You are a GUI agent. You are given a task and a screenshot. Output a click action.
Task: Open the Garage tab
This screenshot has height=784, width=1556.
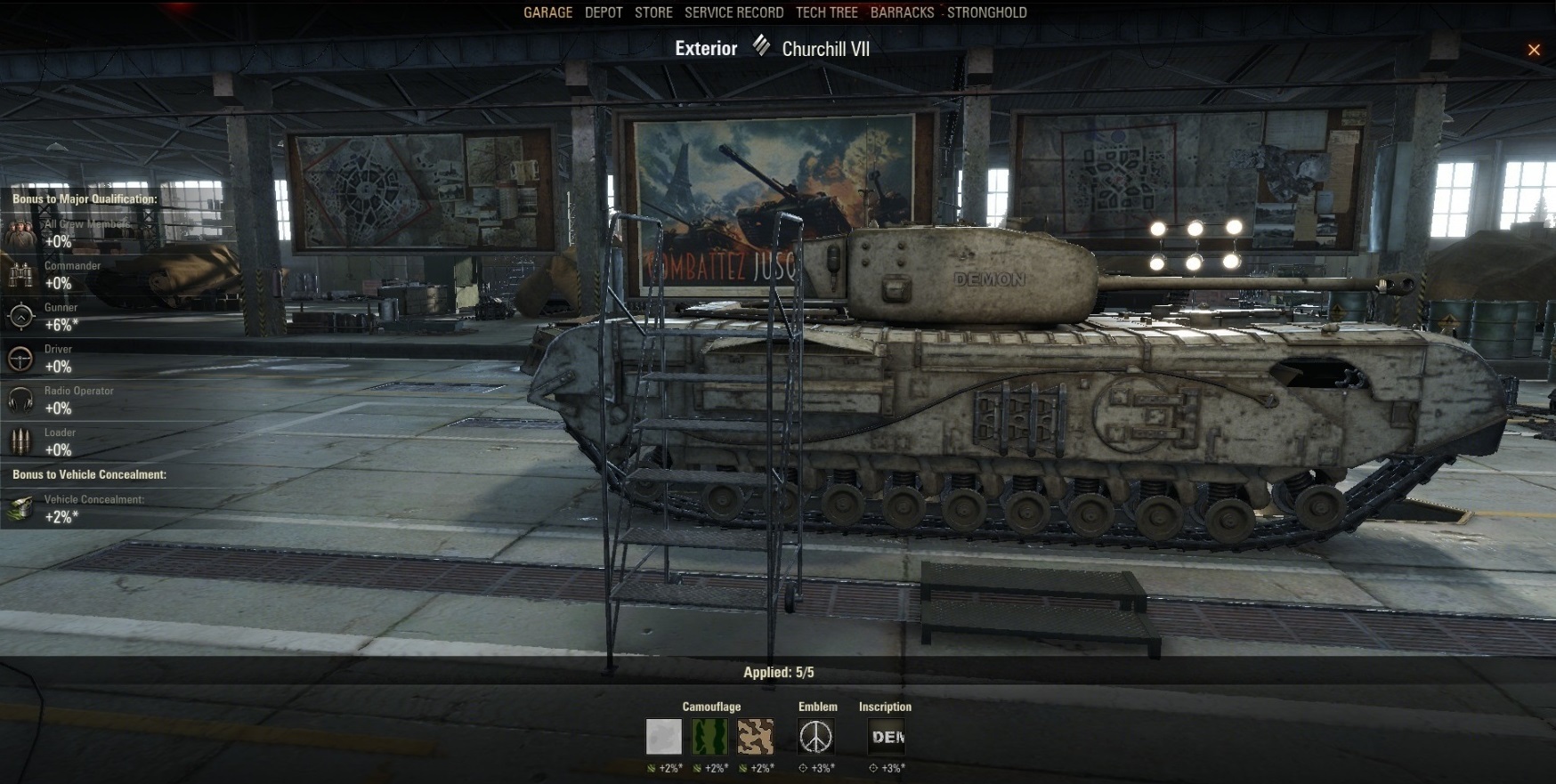click(547, 12)
